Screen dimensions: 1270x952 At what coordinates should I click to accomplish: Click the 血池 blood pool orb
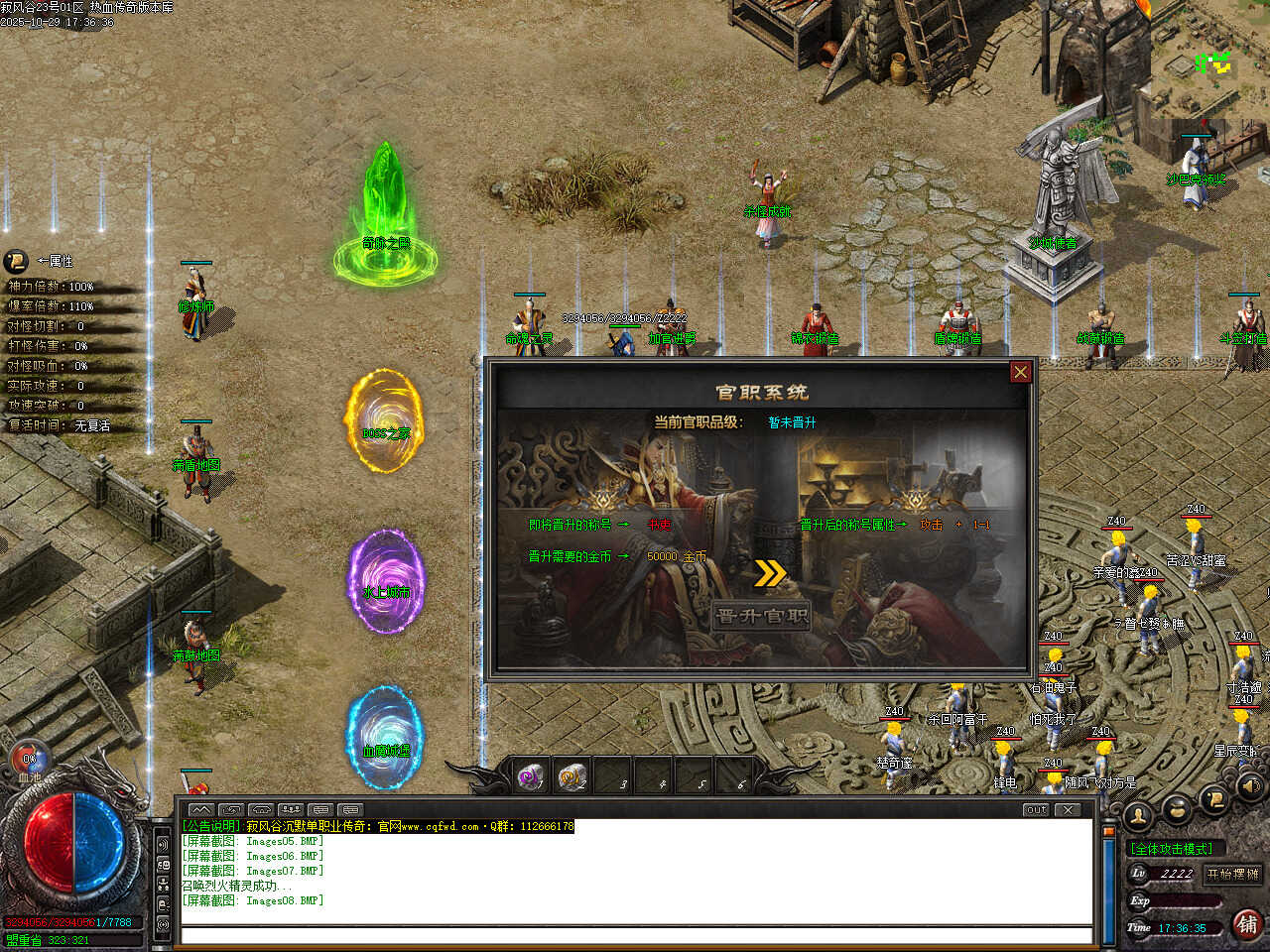[x=29, y=763]
